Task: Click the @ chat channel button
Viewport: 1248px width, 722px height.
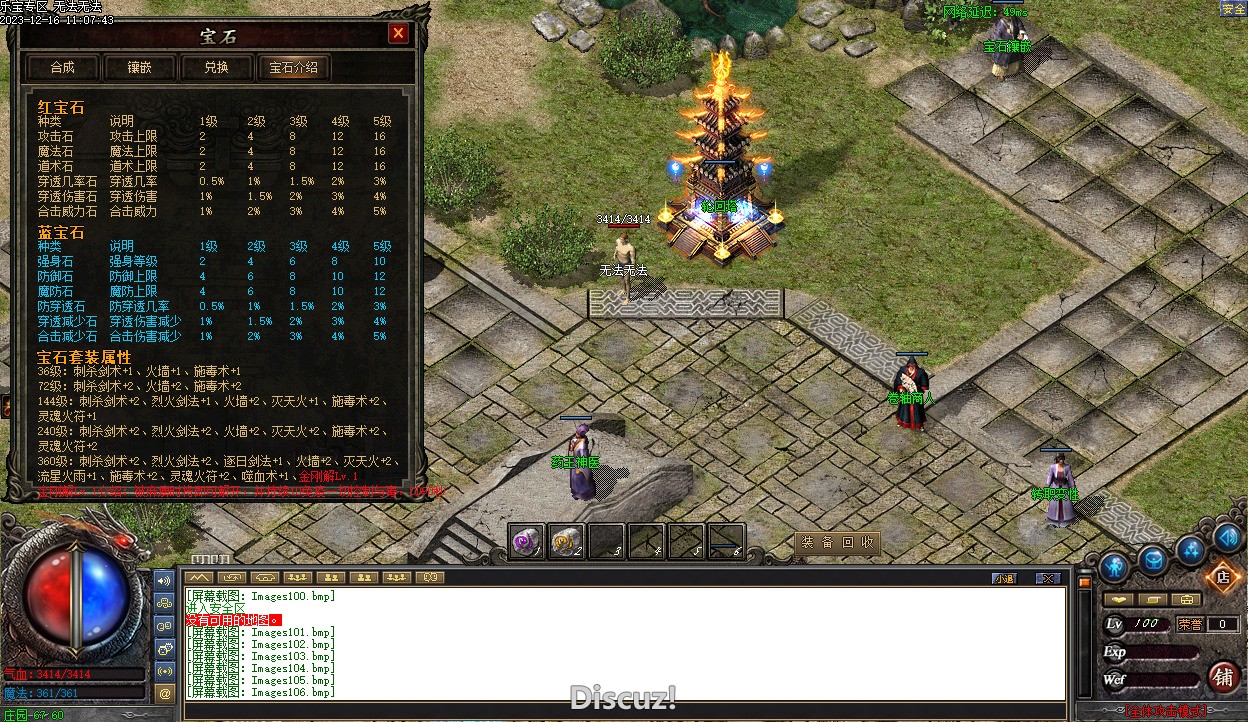Action: (165, 692)
